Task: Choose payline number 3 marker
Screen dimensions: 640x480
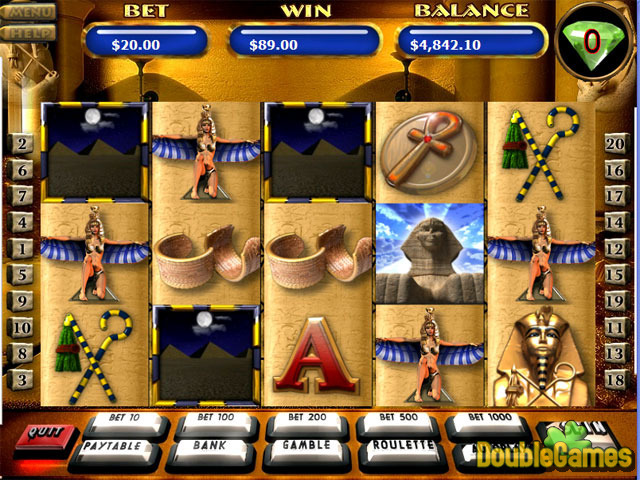Action: tap(20, 378)
